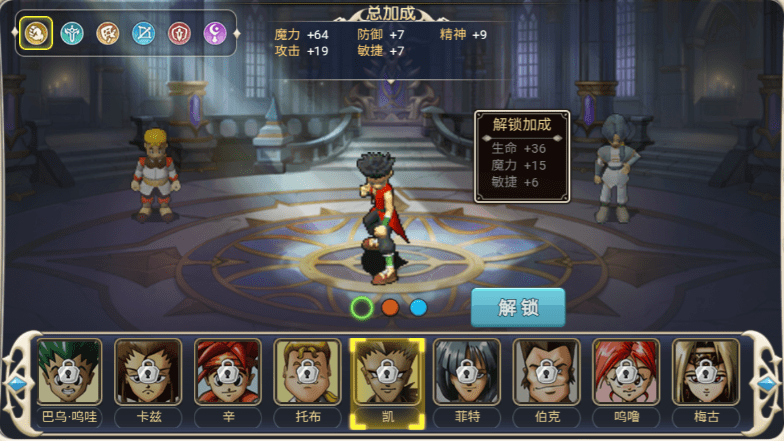The image size is (784, 441).
Task: Select the purple crescent moon class tab
Action: [216, 34]
